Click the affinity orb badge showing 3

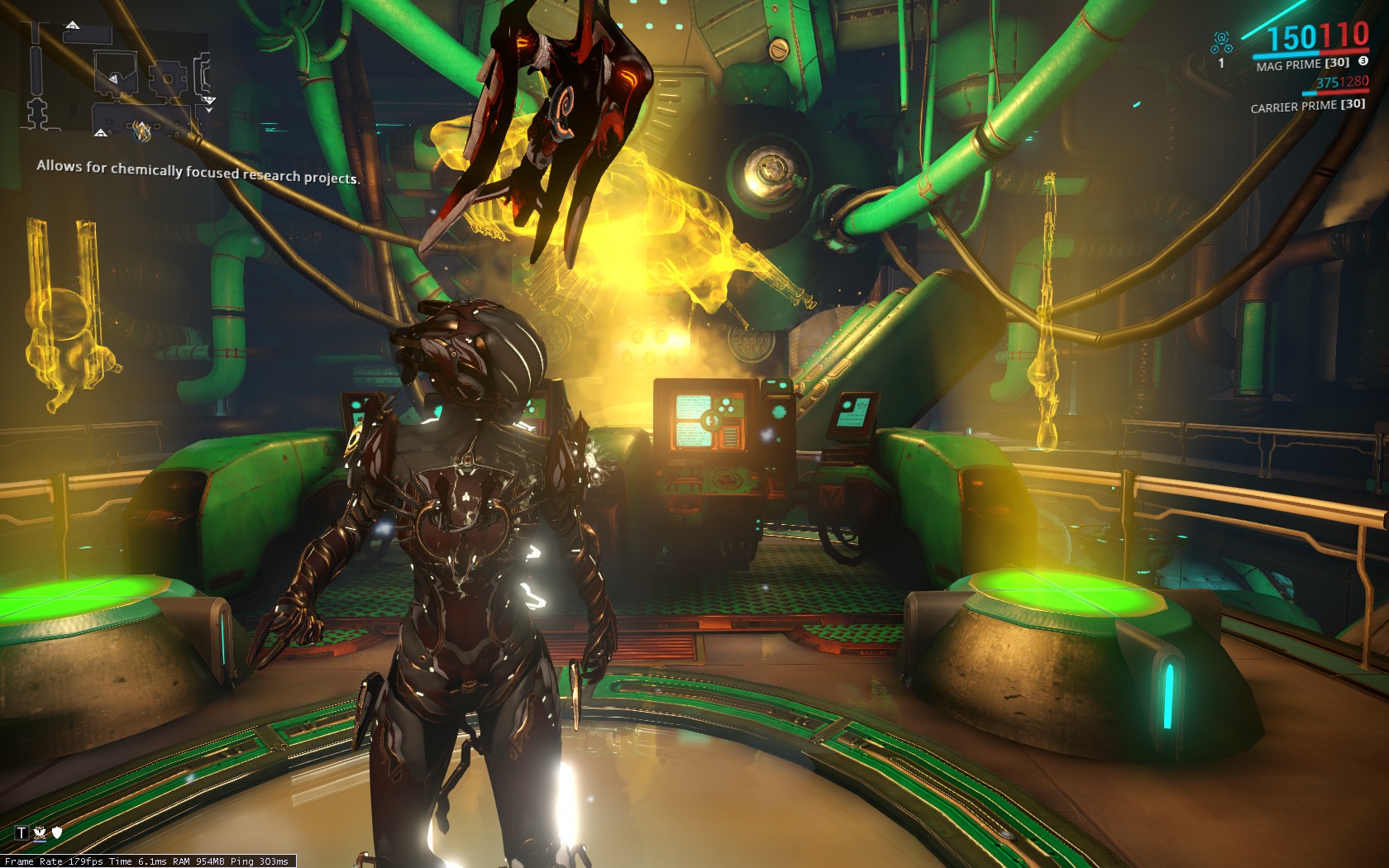click(x=1363, y=61)
